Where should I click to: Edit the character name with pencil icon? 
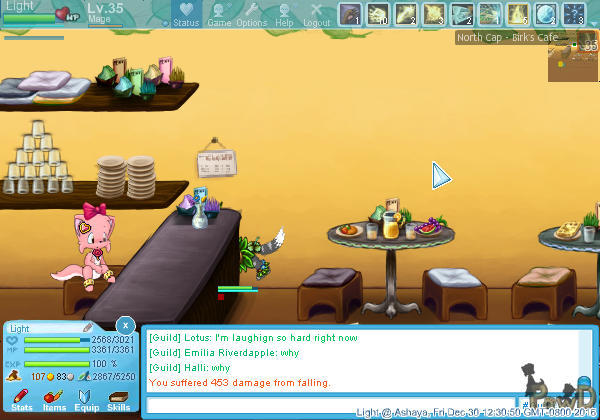pyautogui.click(x=88, y=327)
